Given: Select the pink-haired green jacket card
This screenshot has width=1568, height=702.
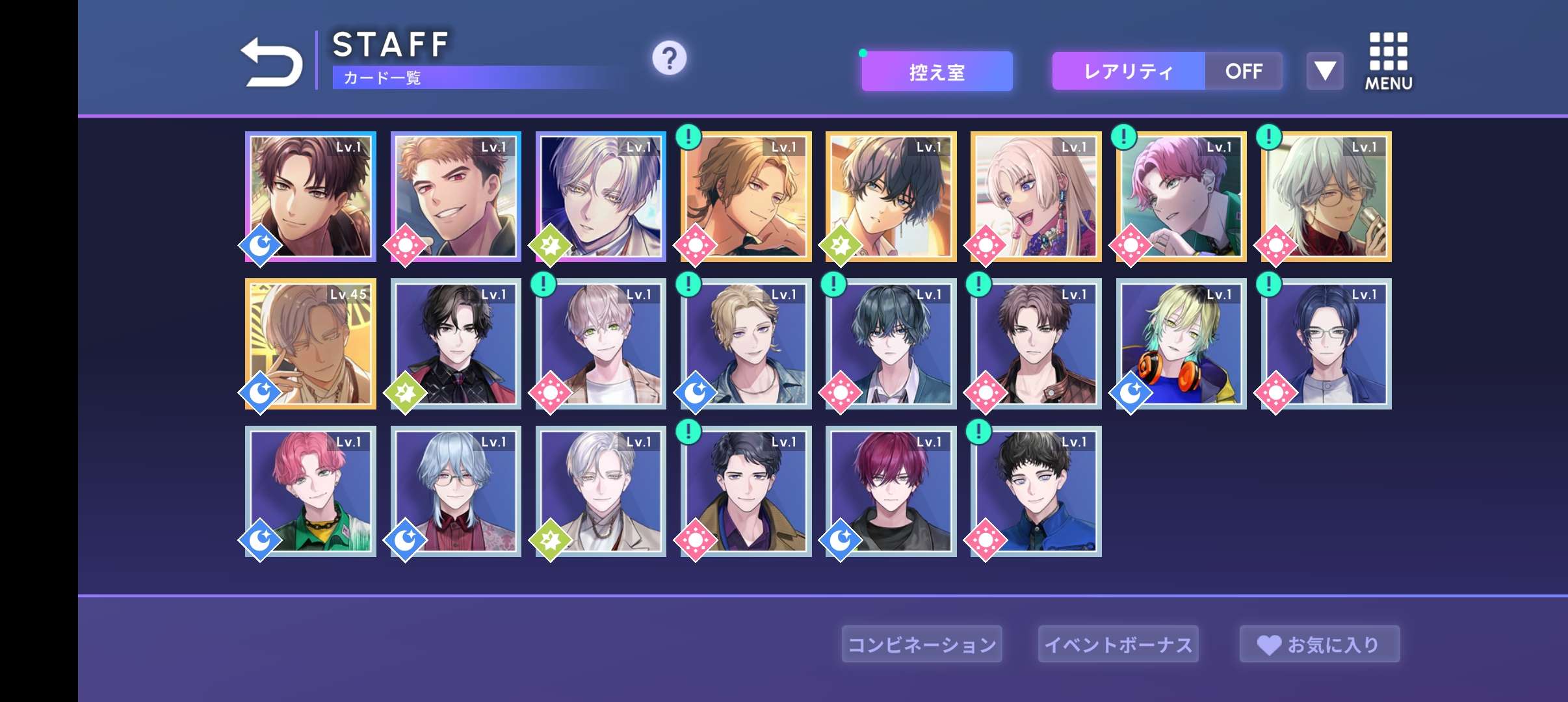Looking at the screenshot, I should tap(311, 491).
